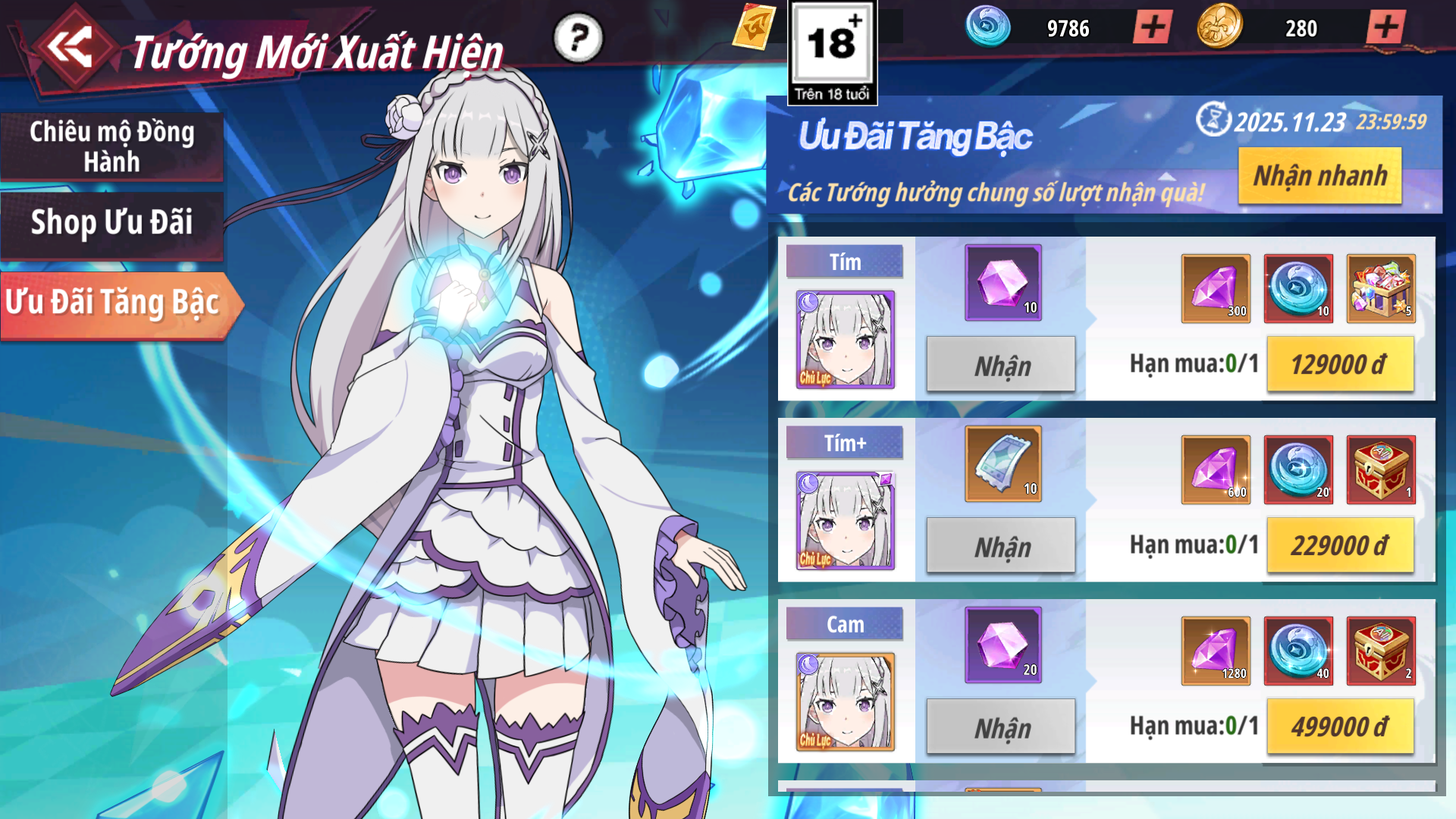The width and height of the screenshot is (1456, 819).
Task: View the Tím pack's colorful treasure chest
Action: pyautogui.click(x=1380, y=288)
